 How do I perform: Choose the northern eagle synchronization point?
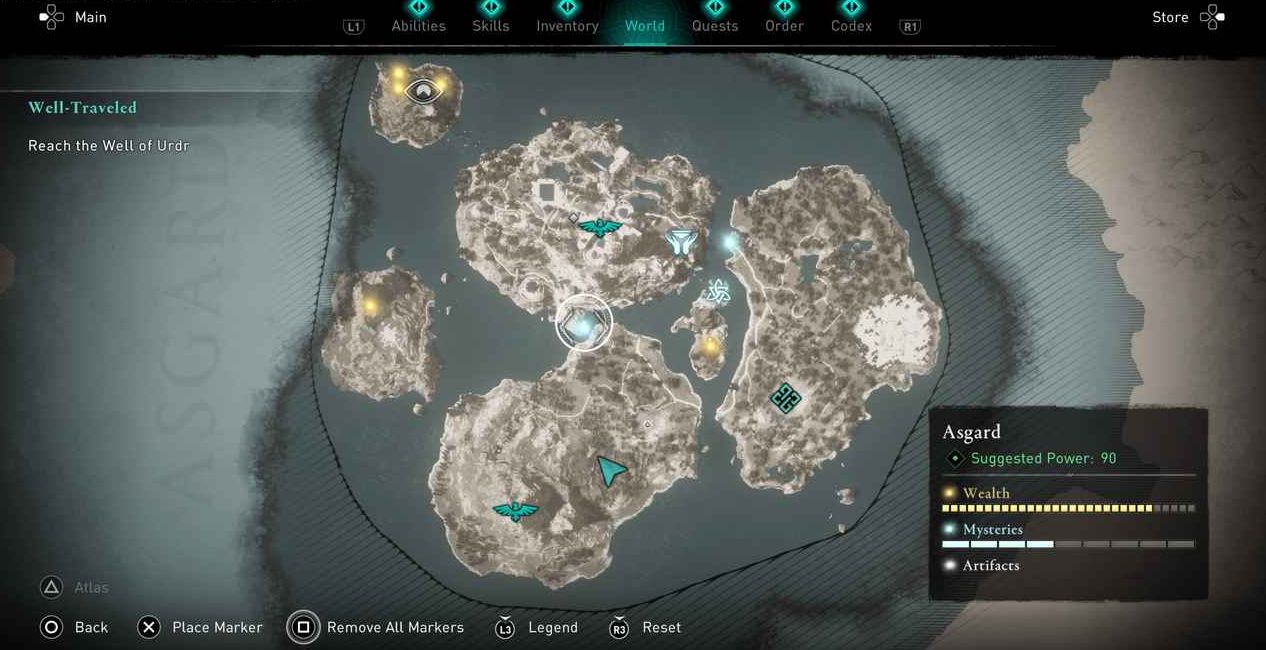[x=600, y=228]
